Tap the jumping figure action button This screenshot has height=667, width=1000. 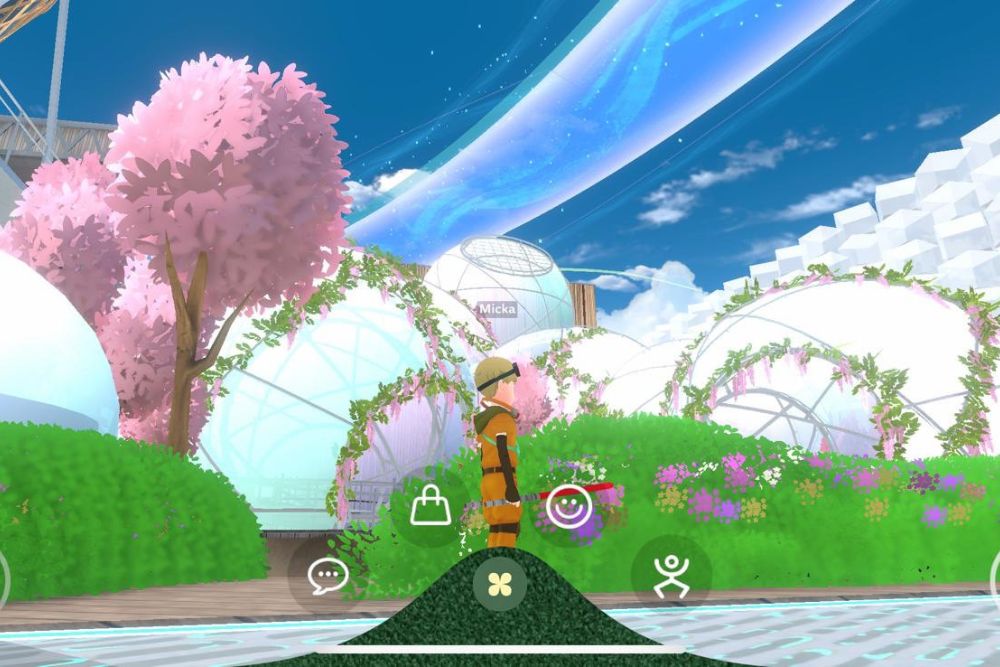coord(671,575)
